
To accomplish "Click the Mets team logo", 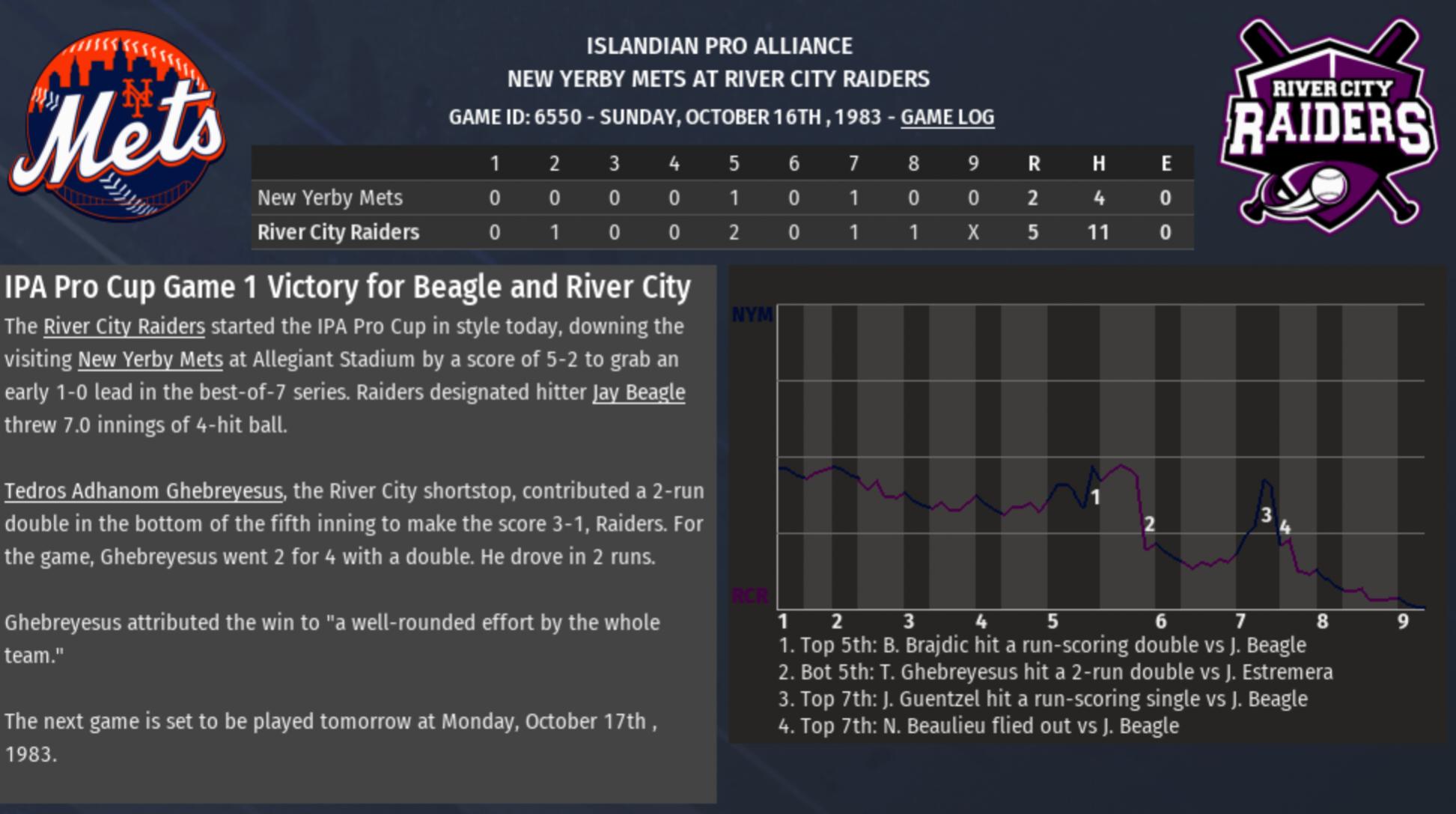I will (118, 125).
